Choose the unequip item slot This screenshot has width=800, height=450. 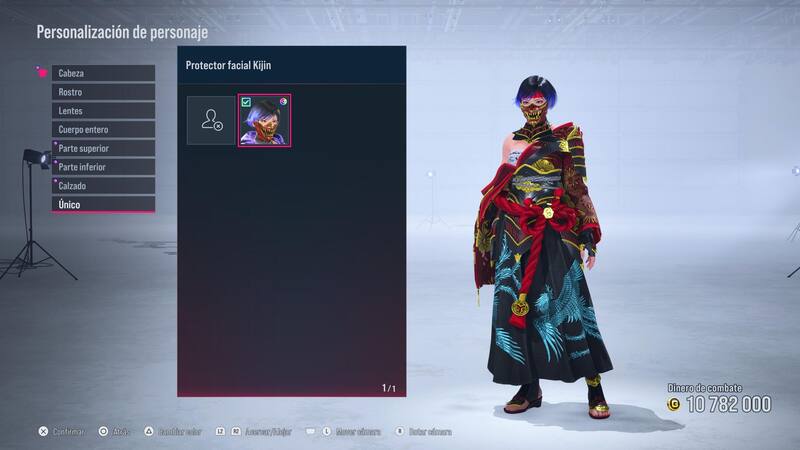(211, 121)
